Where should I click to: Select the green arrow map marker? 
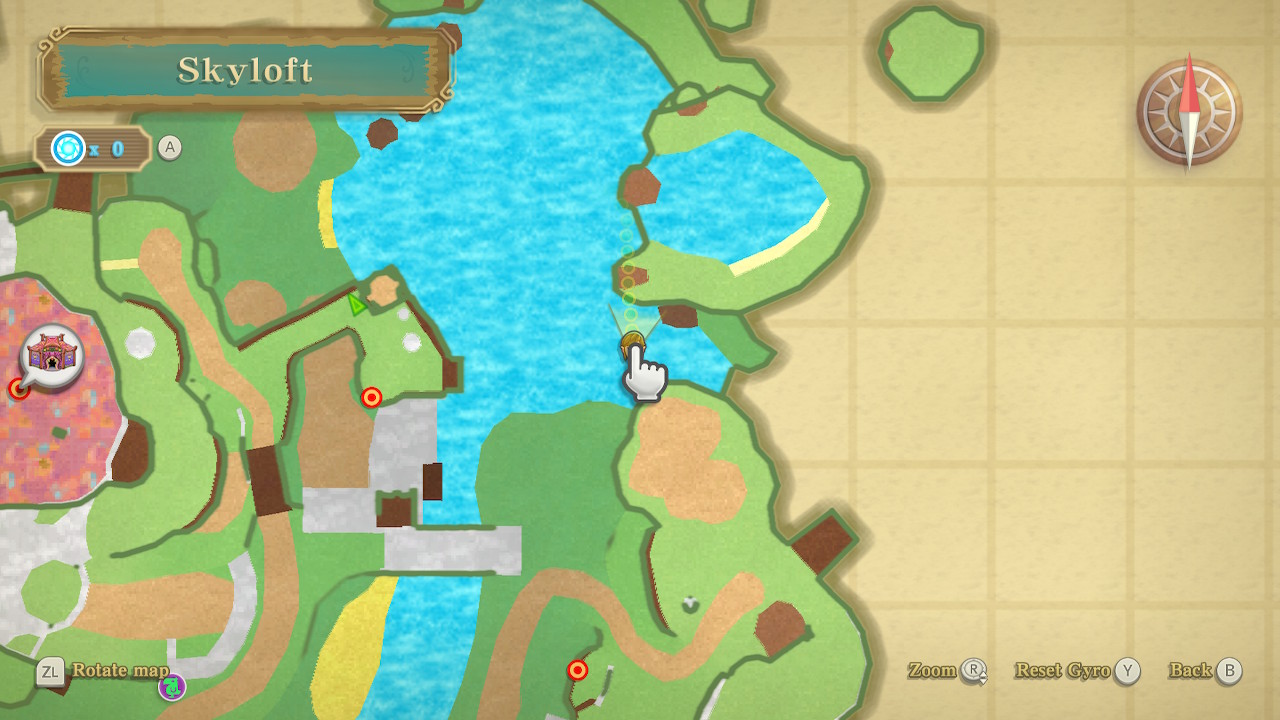(x=356, y=304)
